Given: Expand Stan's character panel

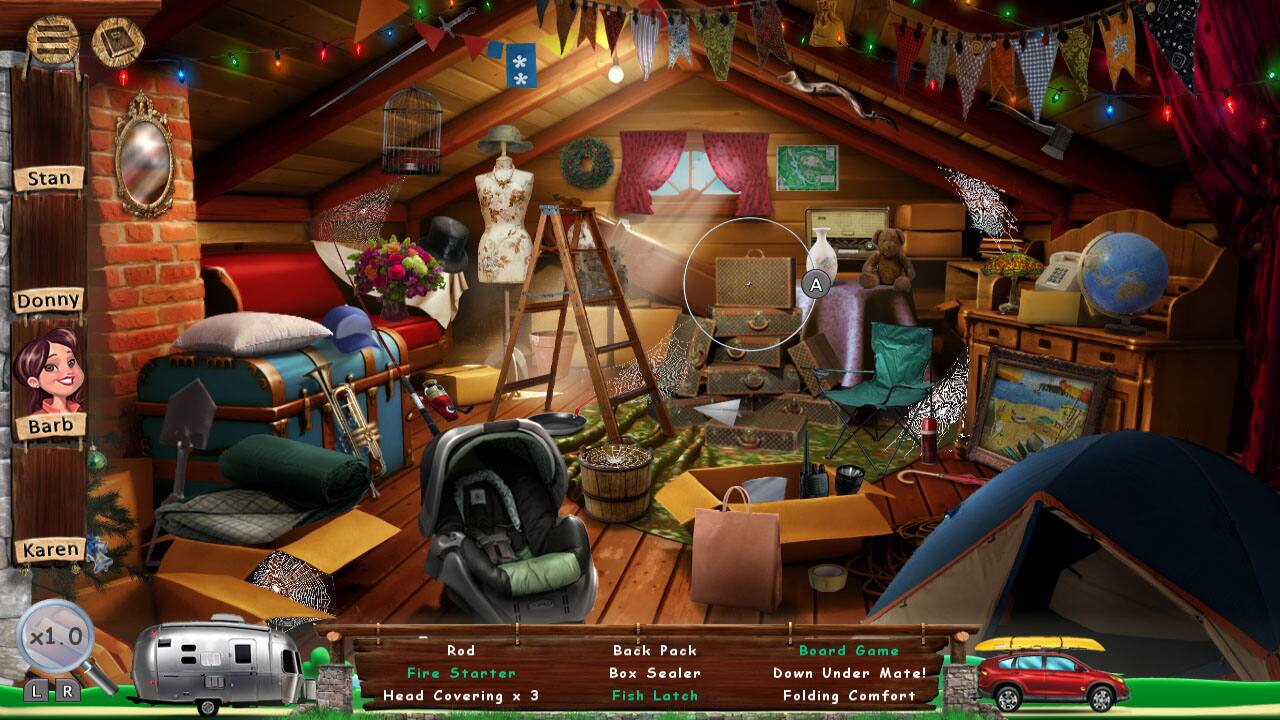Looking at the screenshot, I should pos(48,179).
